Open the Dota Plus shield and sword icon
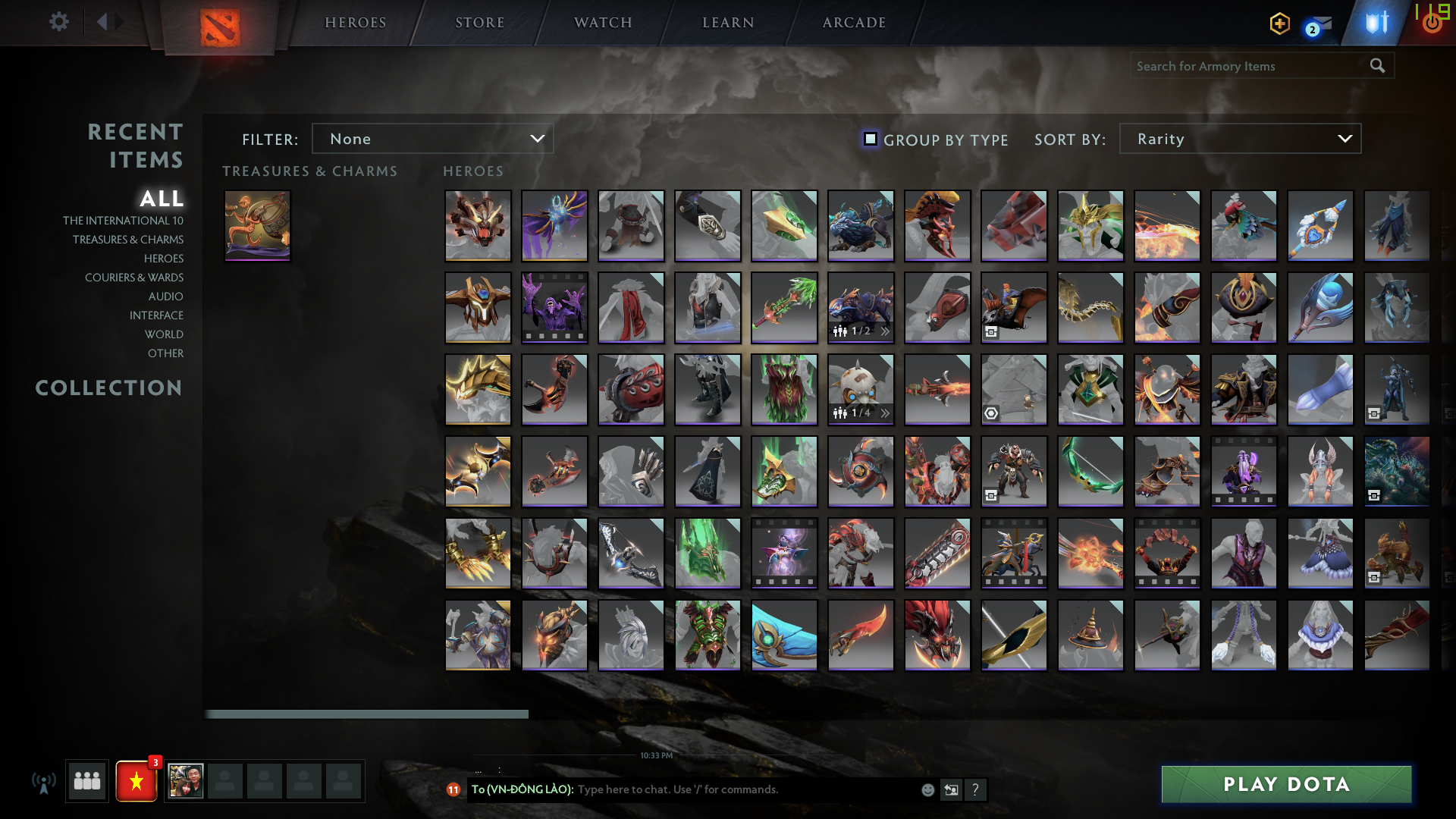The height and width of the screenshot is (819, 1456). pos(1376,21)
